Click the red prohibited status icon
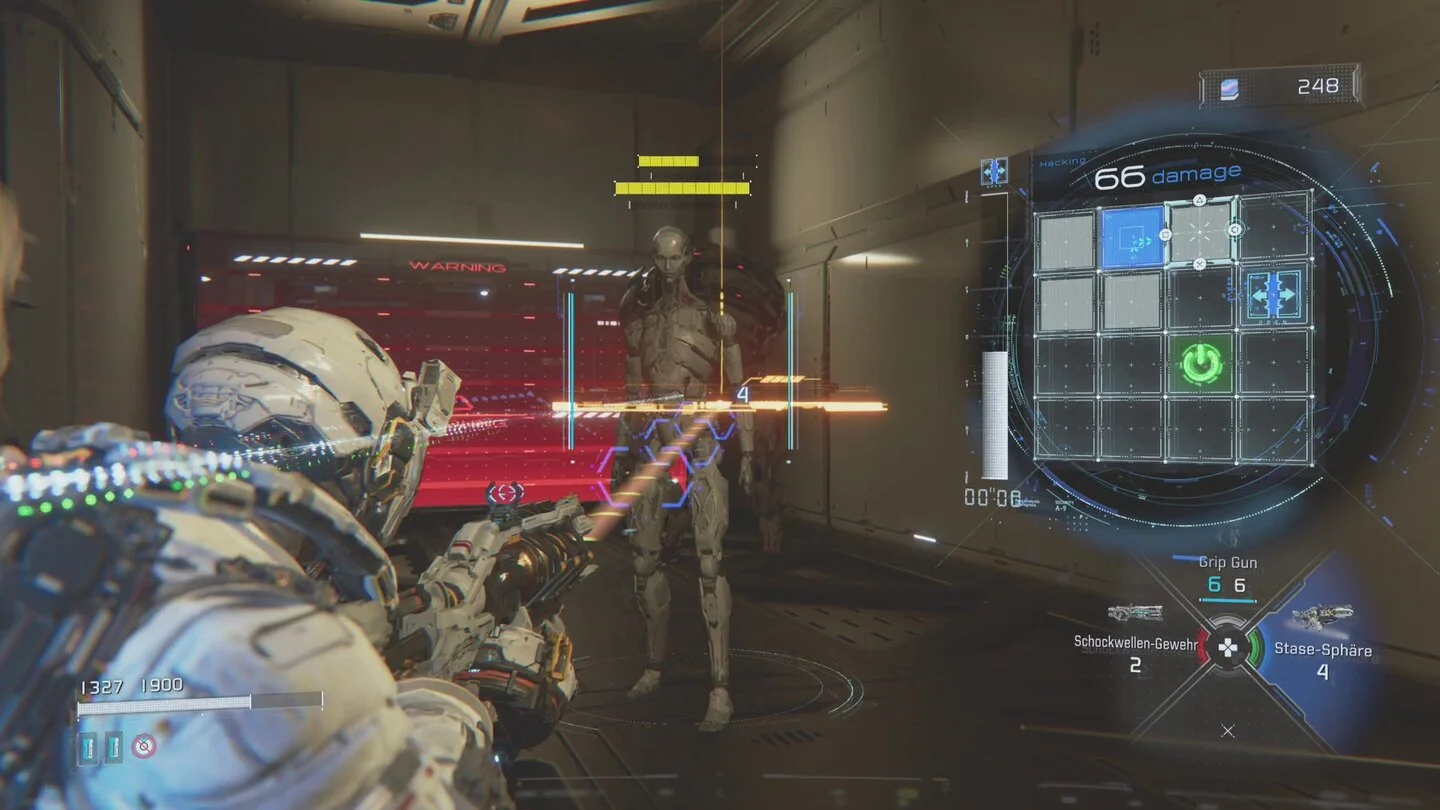The height and width of the screenshot is (810, 1440). click(x=144, y=745)
